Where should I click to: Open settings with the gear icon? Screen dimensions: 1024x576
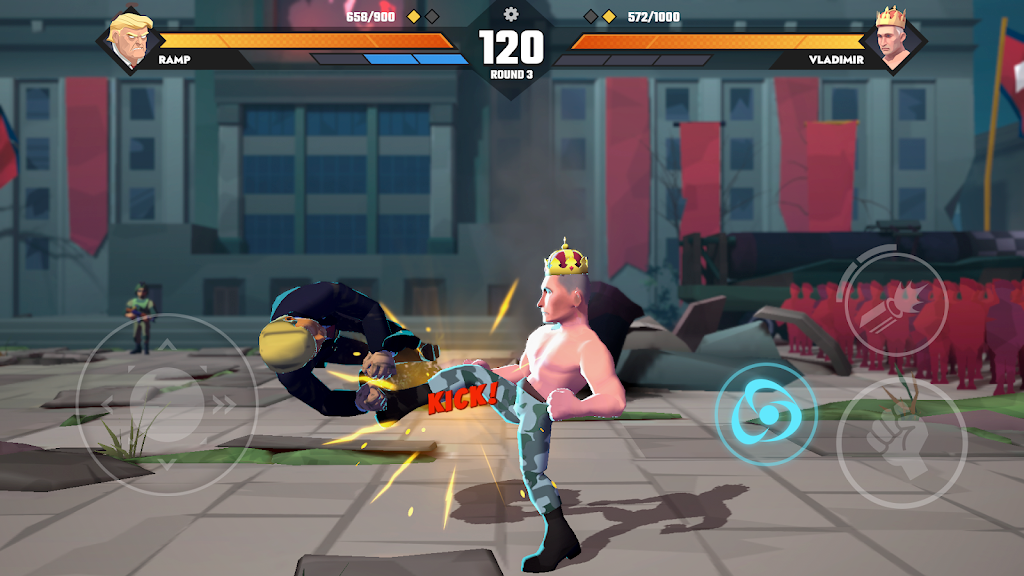click(x=511, y=14)
